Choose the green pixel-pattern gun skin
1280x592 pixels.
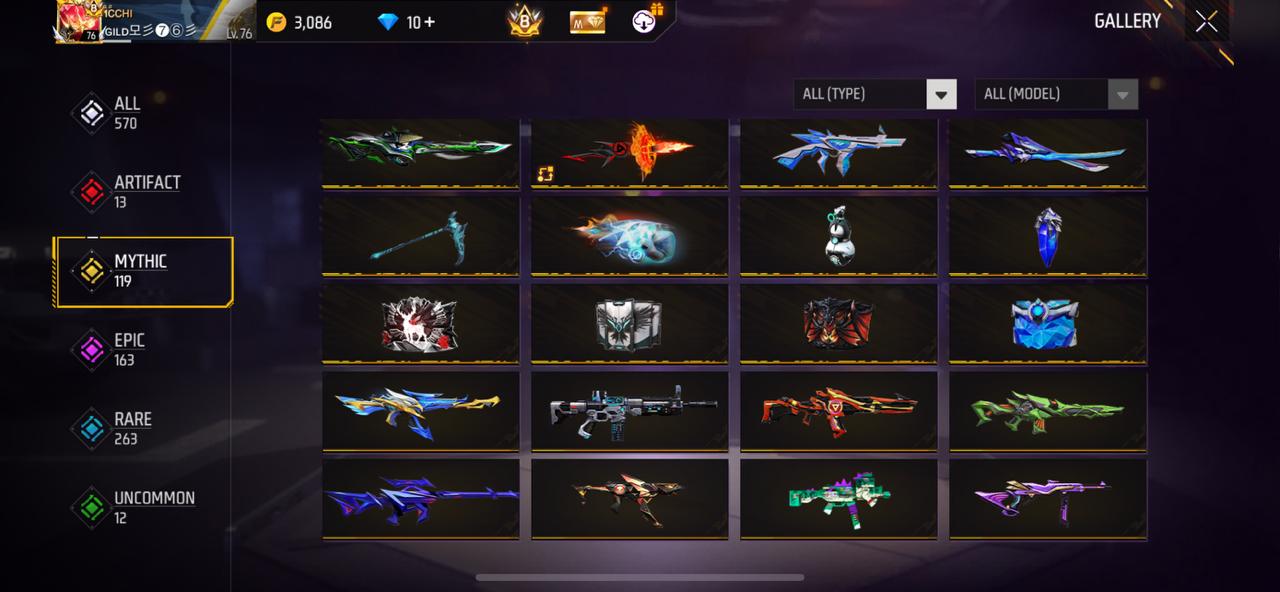839,497
